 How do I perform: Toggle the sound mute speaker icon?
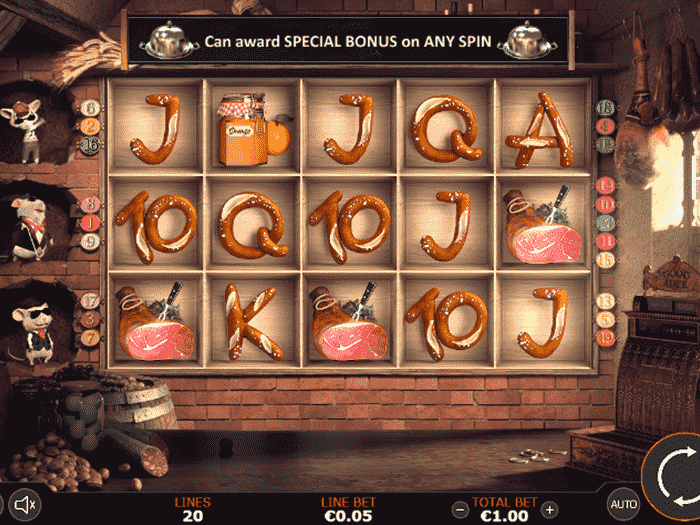[26, 504]
